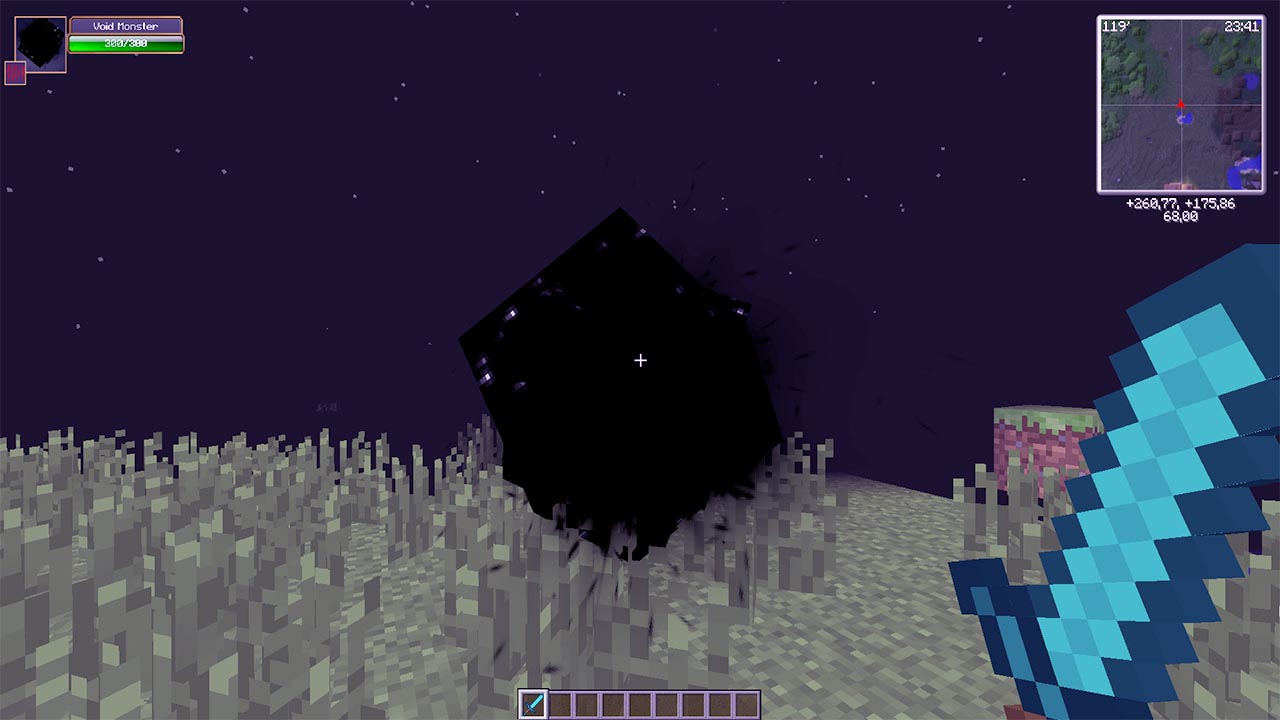Click the crosshair at screen center

tap(640, 359)
